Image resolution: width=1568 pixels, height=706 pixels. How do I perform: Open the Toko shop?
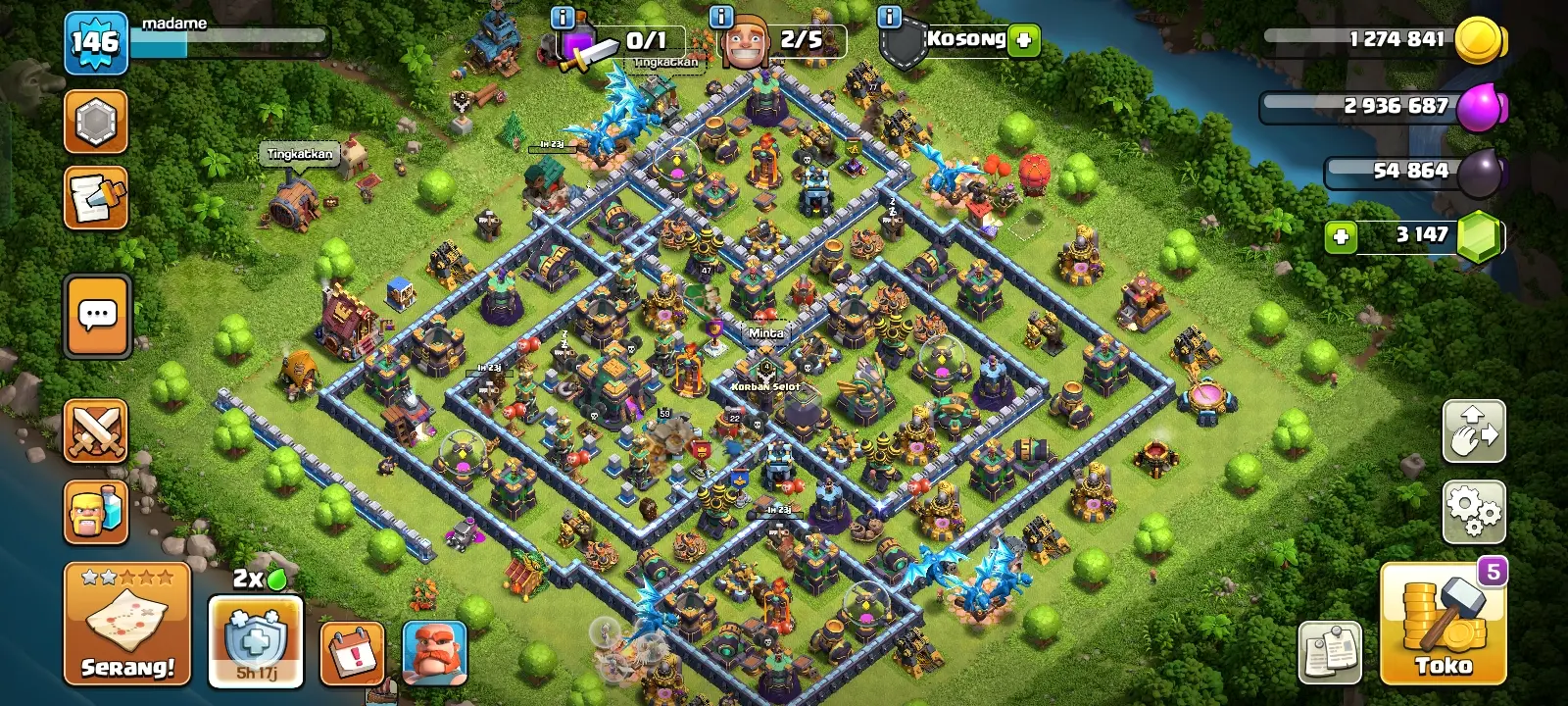point(1443,625)
